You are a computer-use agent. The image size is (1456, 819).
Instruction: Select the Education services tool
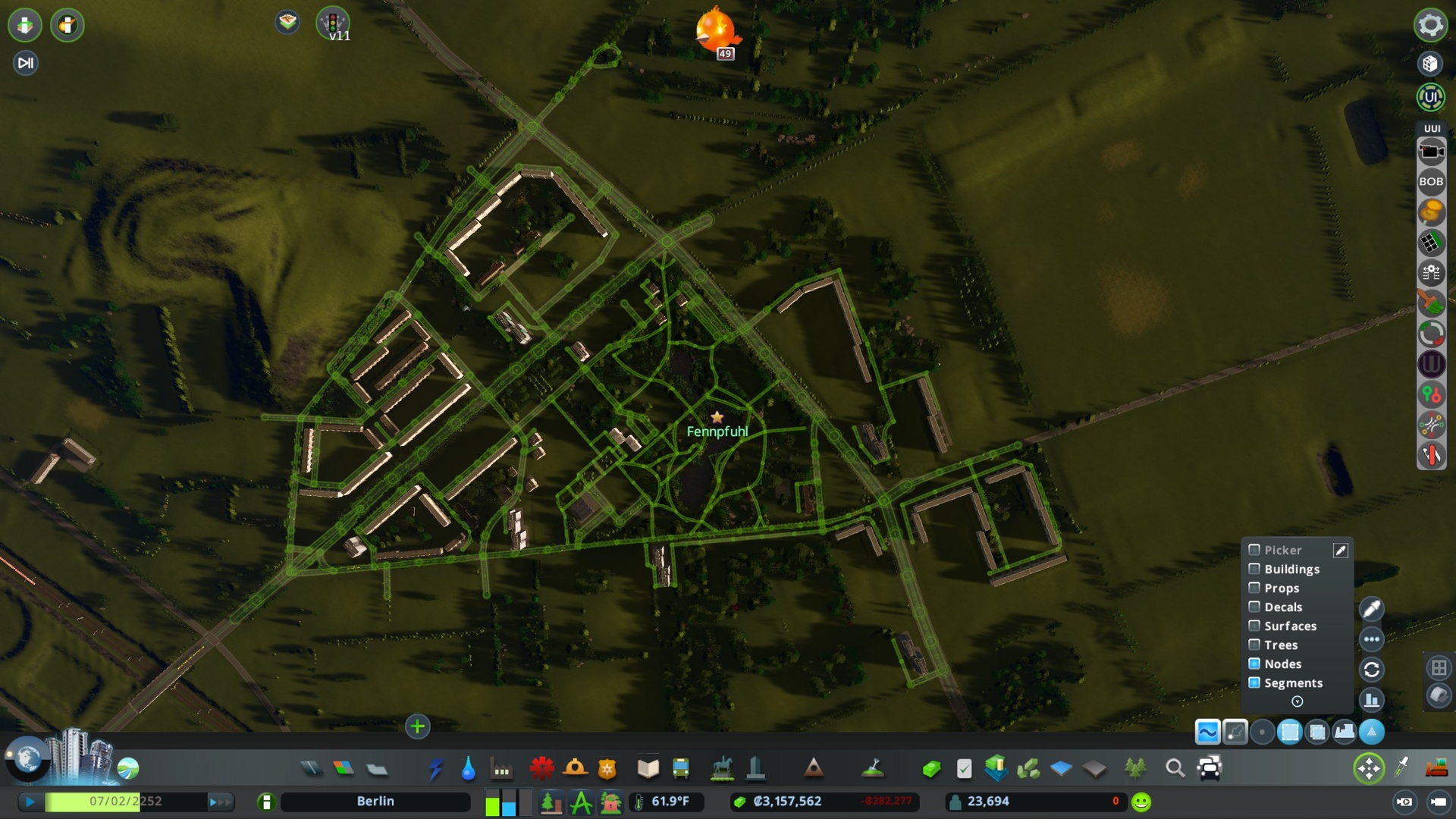[x=648, y=768]
